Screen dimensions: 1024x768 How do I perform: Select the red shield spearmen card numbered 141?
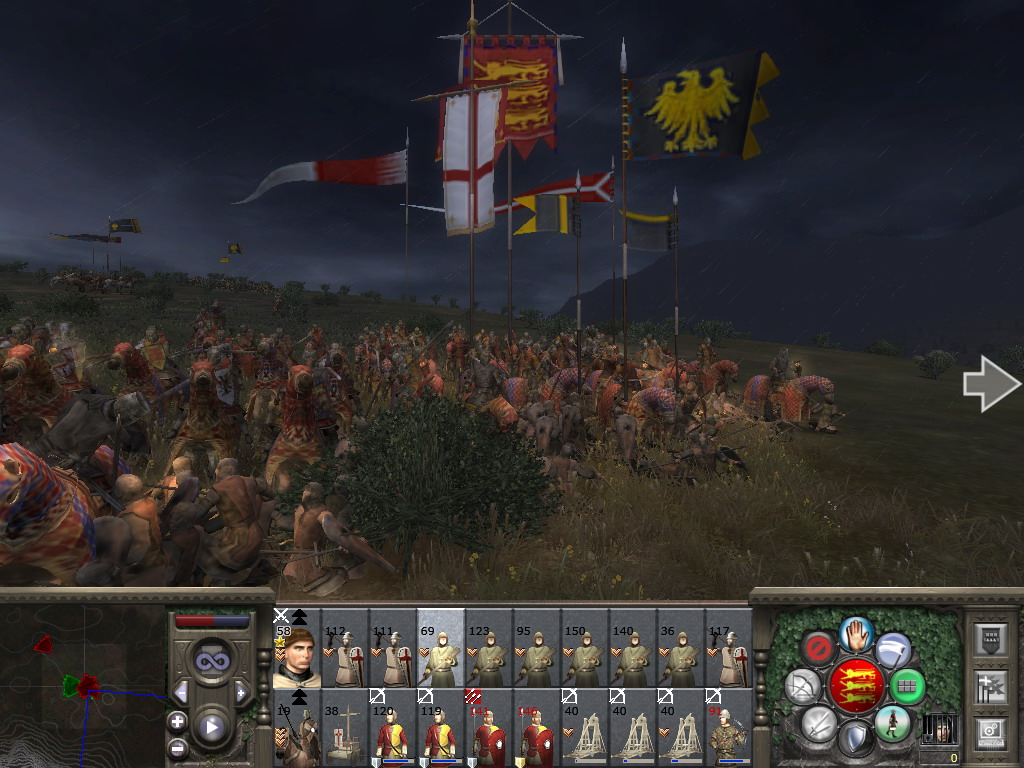pyautogui.click(x=488, y=729)
